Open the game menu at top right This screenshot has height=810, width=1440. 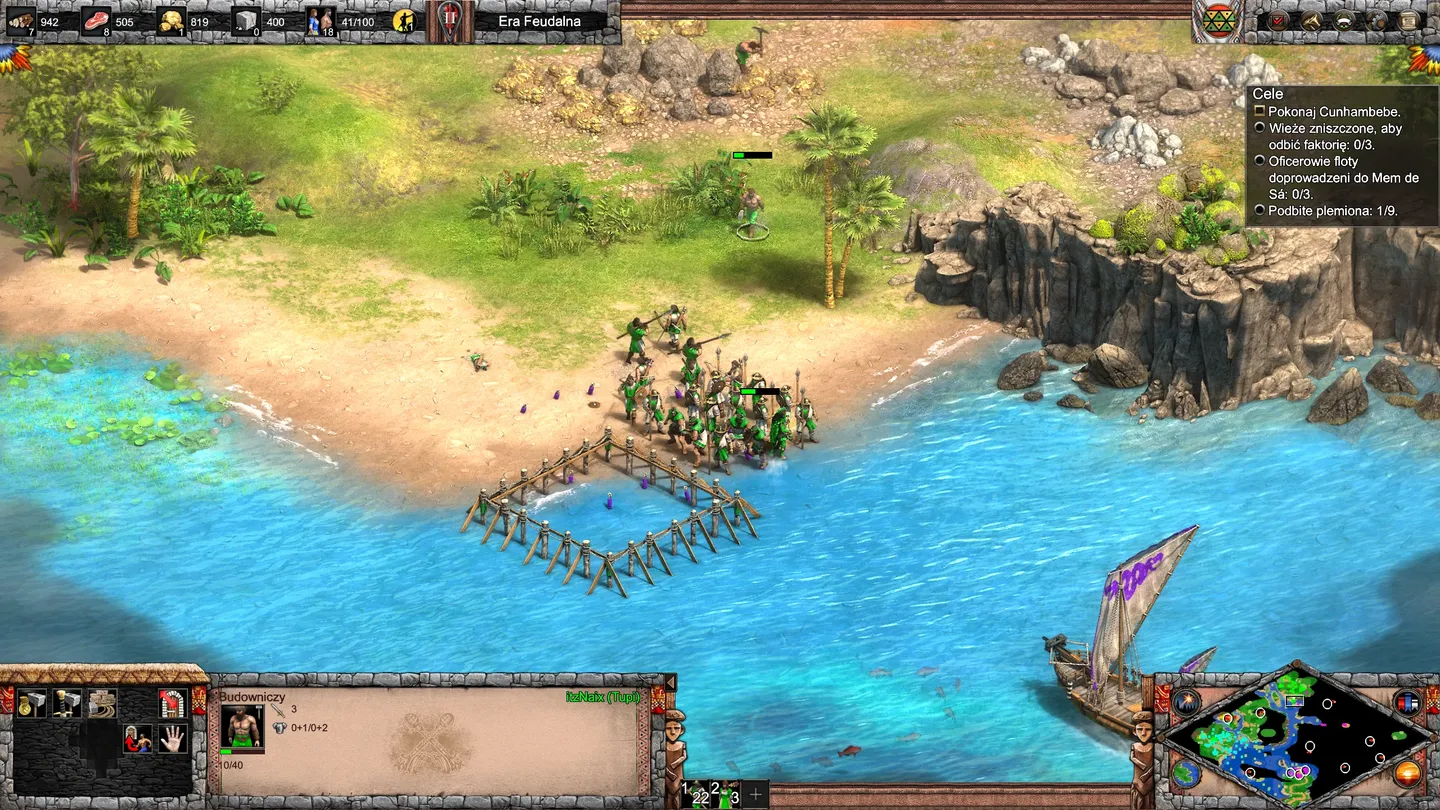[x=1407, y=21]
